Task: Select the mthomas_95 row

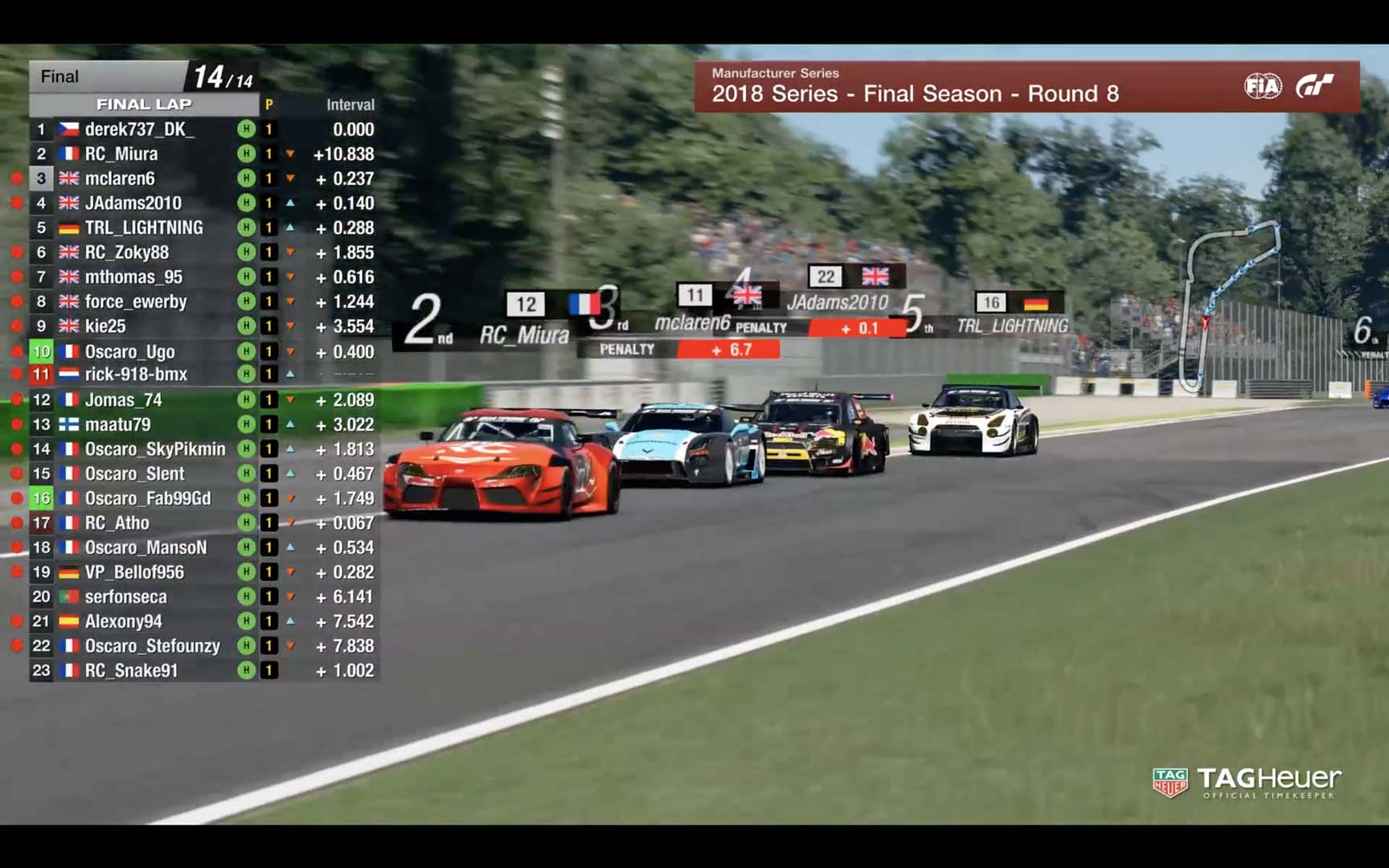Action: (133, 277)
